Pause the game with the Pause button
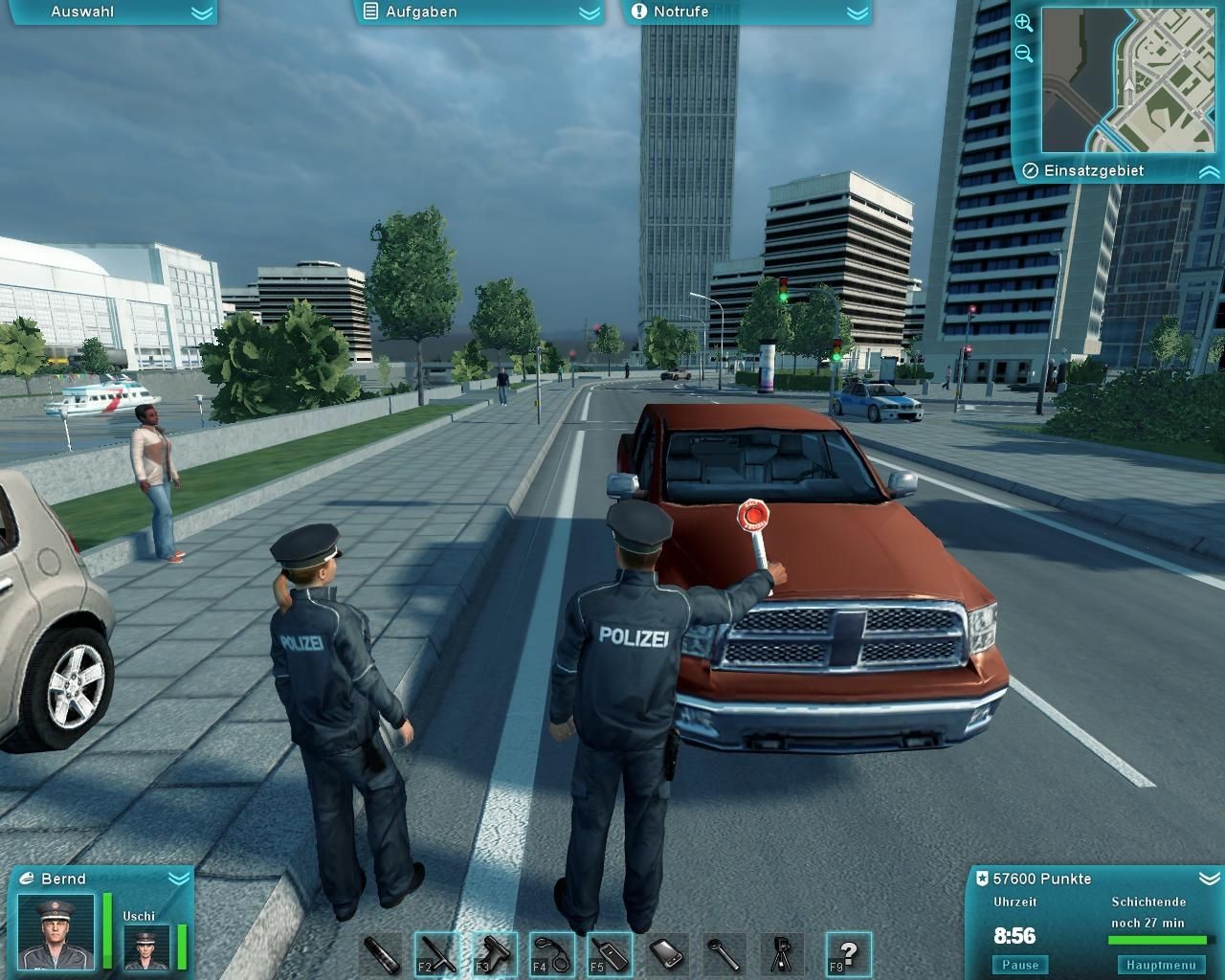The height and width of the screenshot is (980, 1225). click(1020, 965)
